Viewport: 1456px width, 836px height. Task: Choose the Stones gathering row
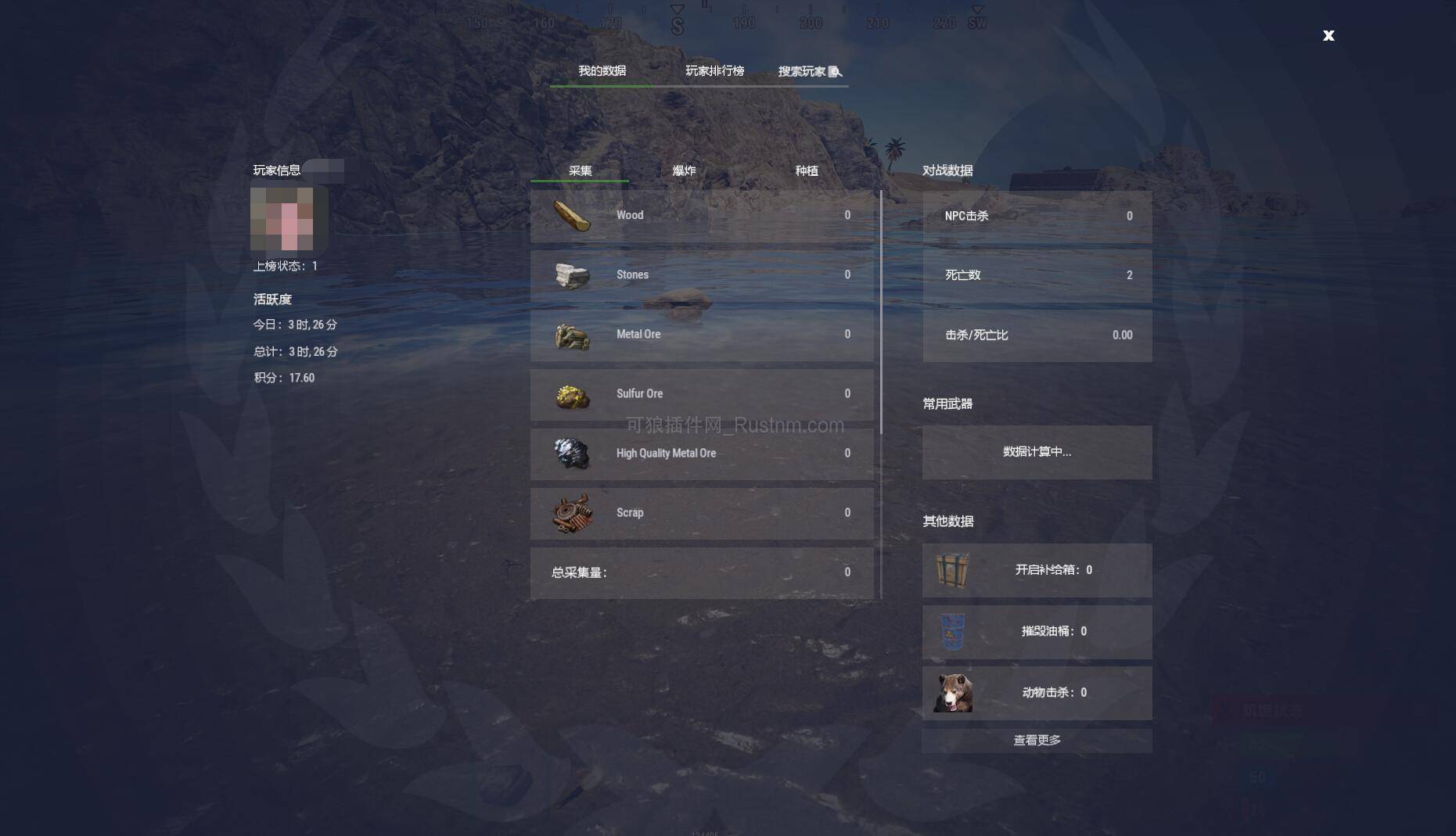point(702,275)
